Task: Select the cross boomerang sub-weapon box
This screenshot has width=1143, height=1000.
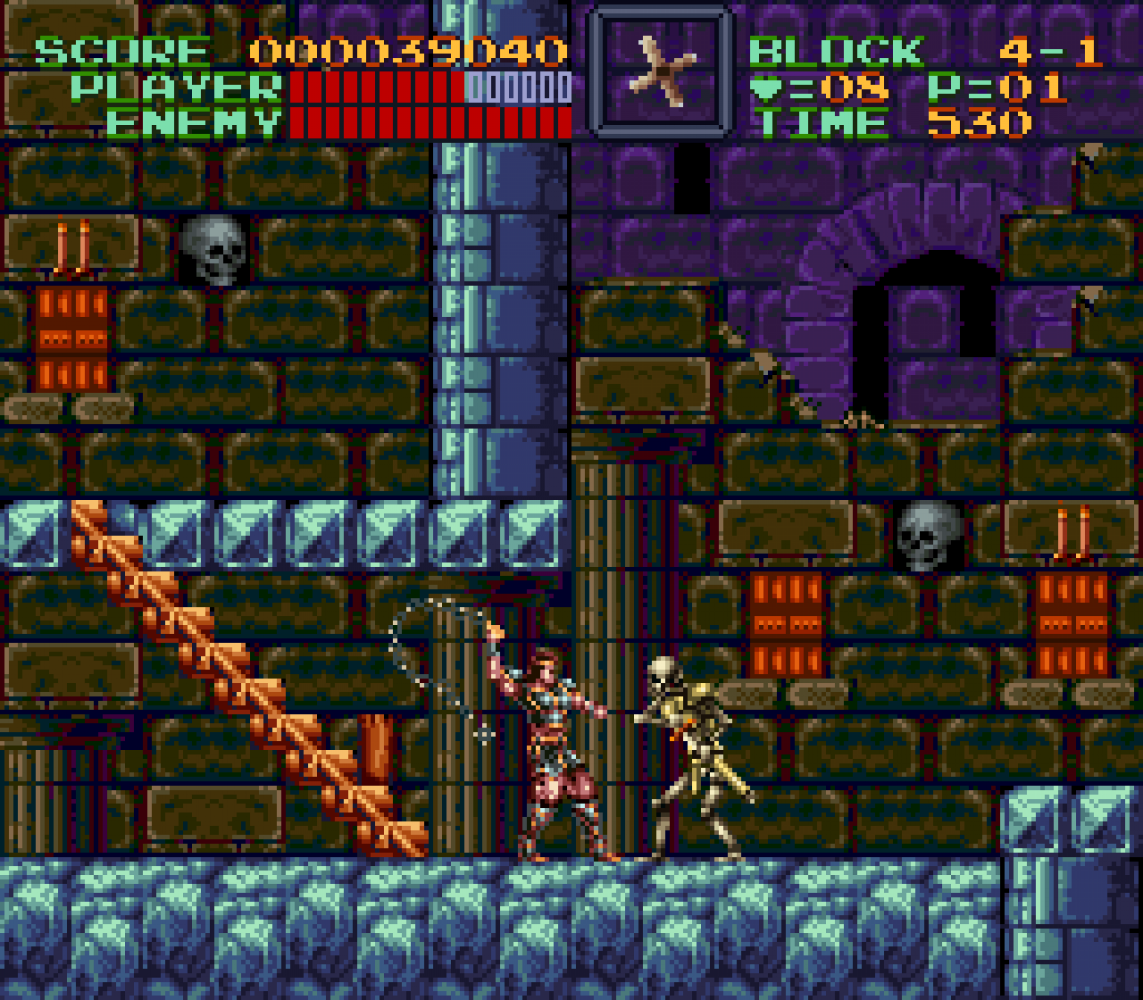Action: click(660, 72)
